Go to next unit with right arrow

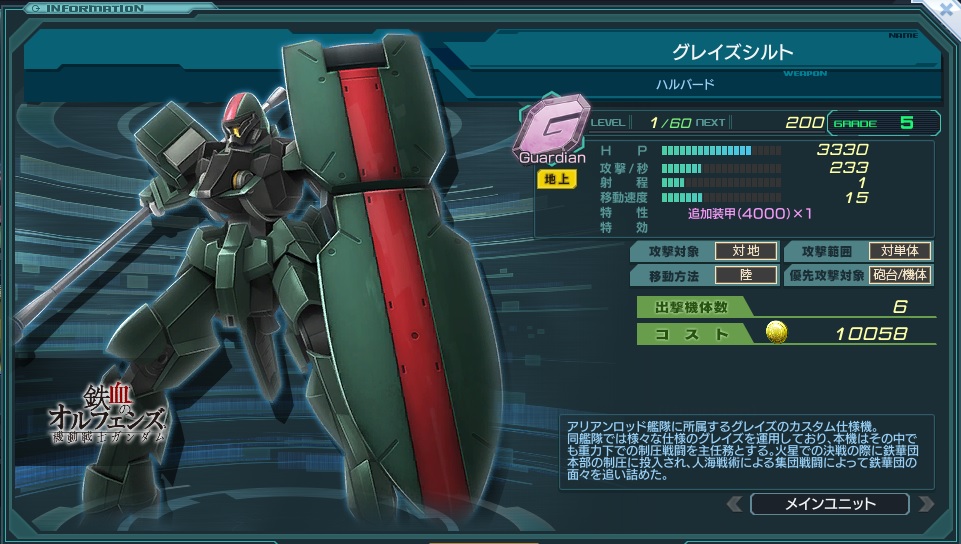click(x=925, y=503)
